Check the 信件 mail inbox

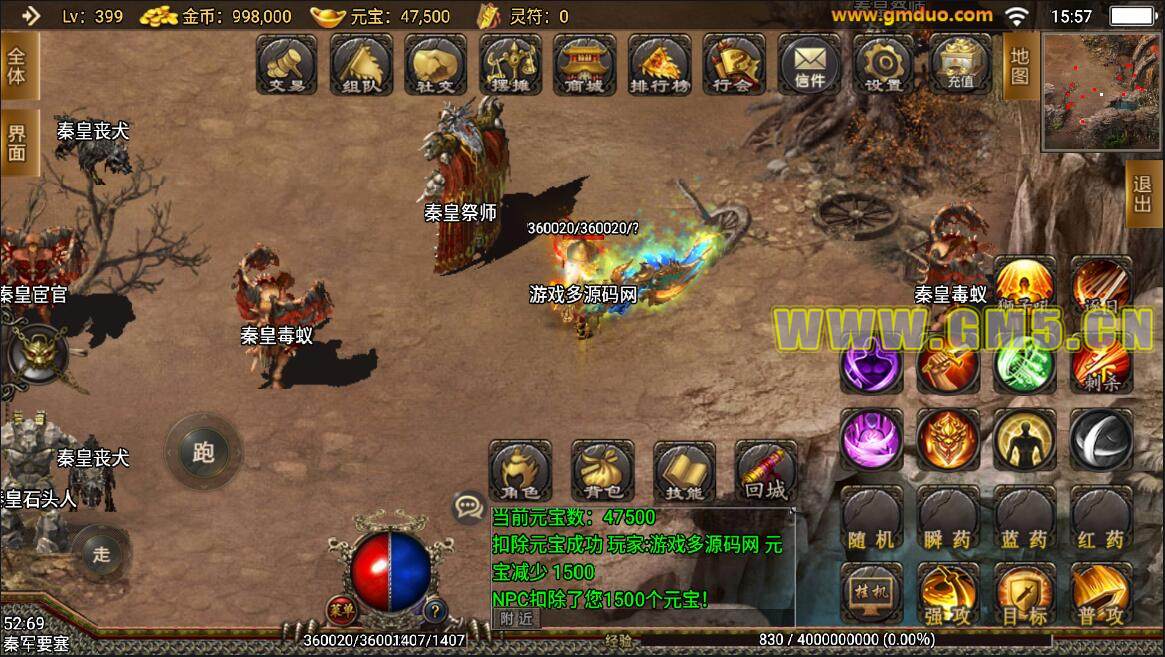tap(809, 65)
